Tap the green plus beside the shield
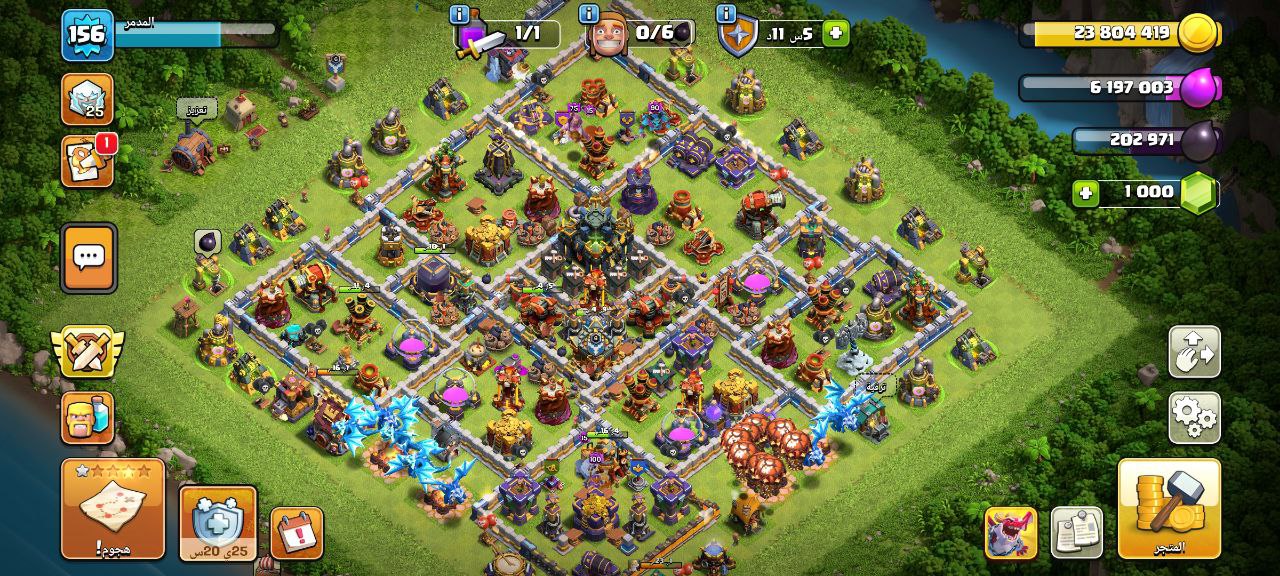 [835, 33]
